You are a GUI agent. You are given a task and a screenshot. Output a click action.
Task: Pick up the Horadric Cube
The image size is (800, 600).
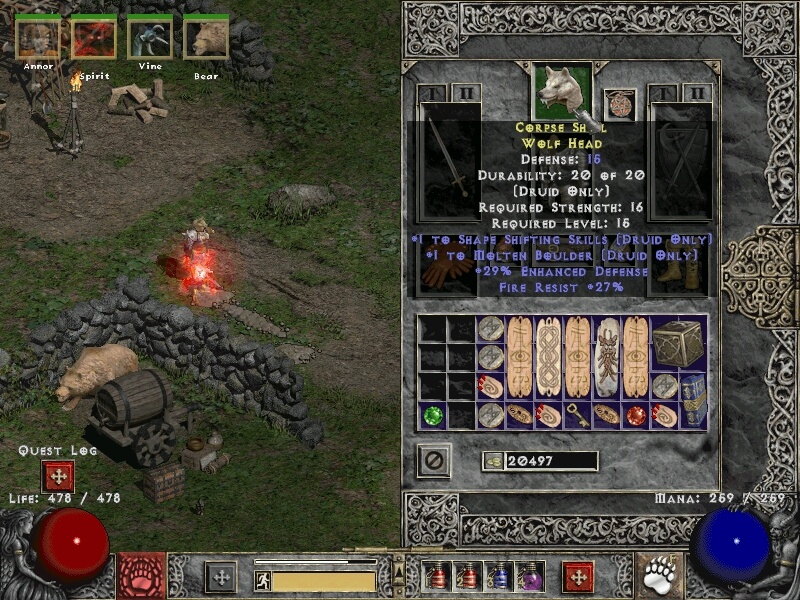click(678, 343)
